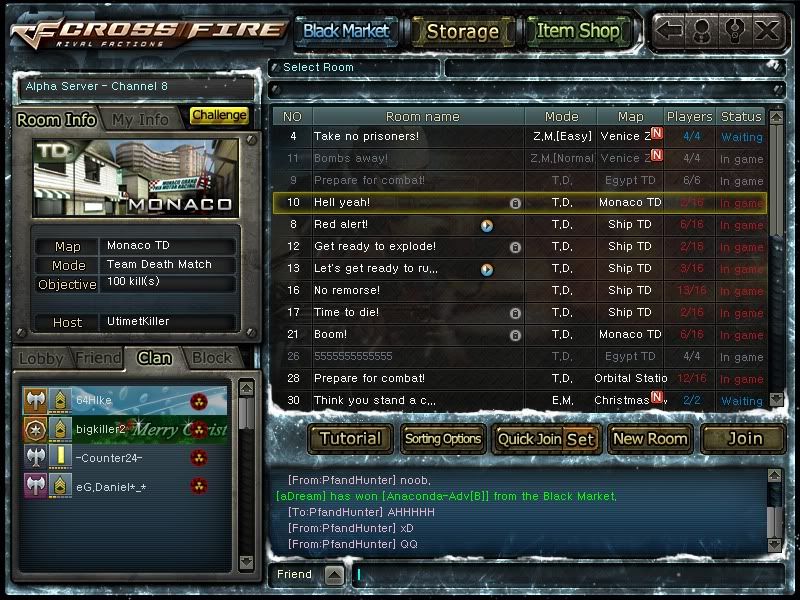
Task: Go to the Item Shop
Action: (578, 31)
